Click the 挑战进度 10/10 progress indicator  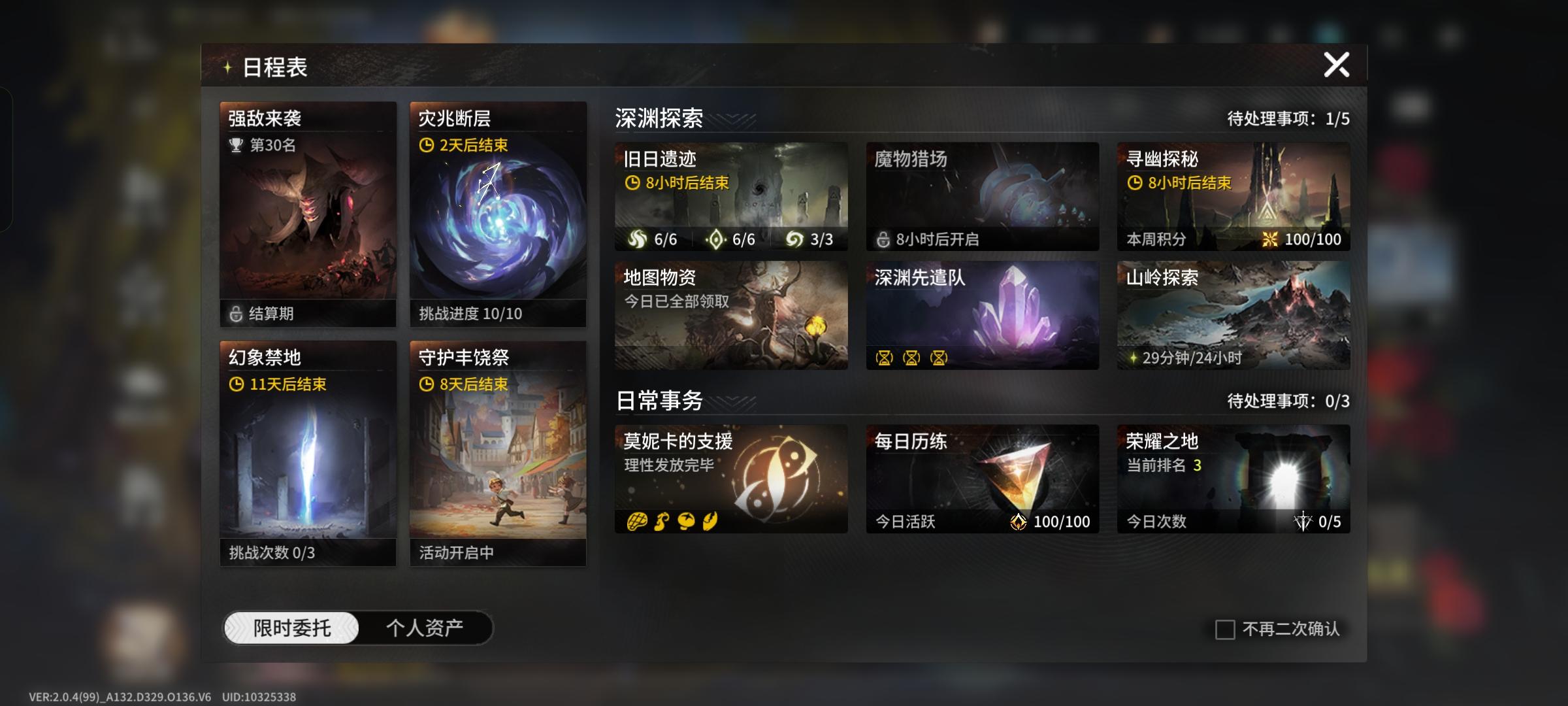pyautogui.click(x=469, y=313)
